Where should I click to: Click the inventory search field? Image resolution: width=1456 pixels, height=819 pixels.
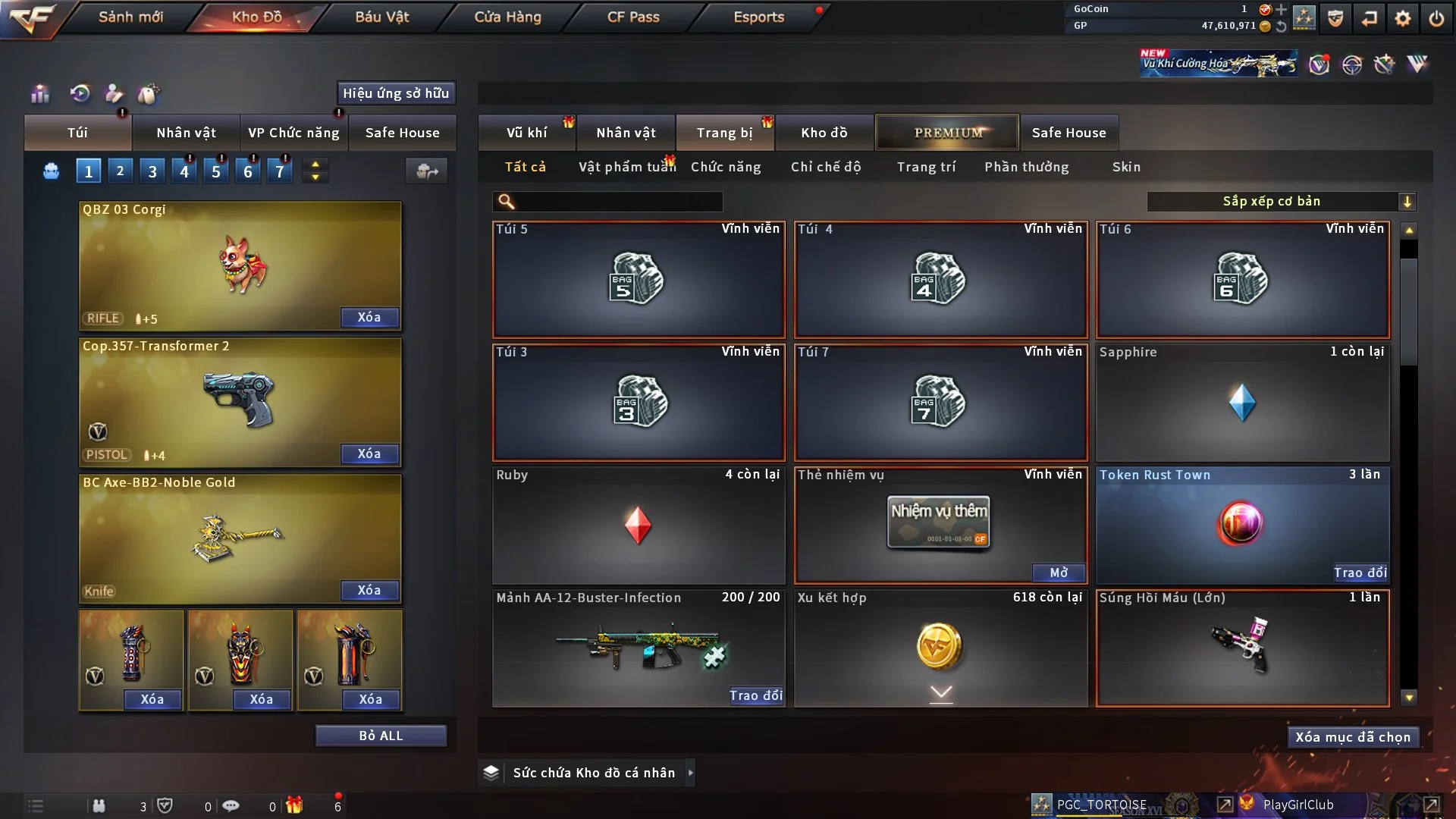tap(618, 201)
